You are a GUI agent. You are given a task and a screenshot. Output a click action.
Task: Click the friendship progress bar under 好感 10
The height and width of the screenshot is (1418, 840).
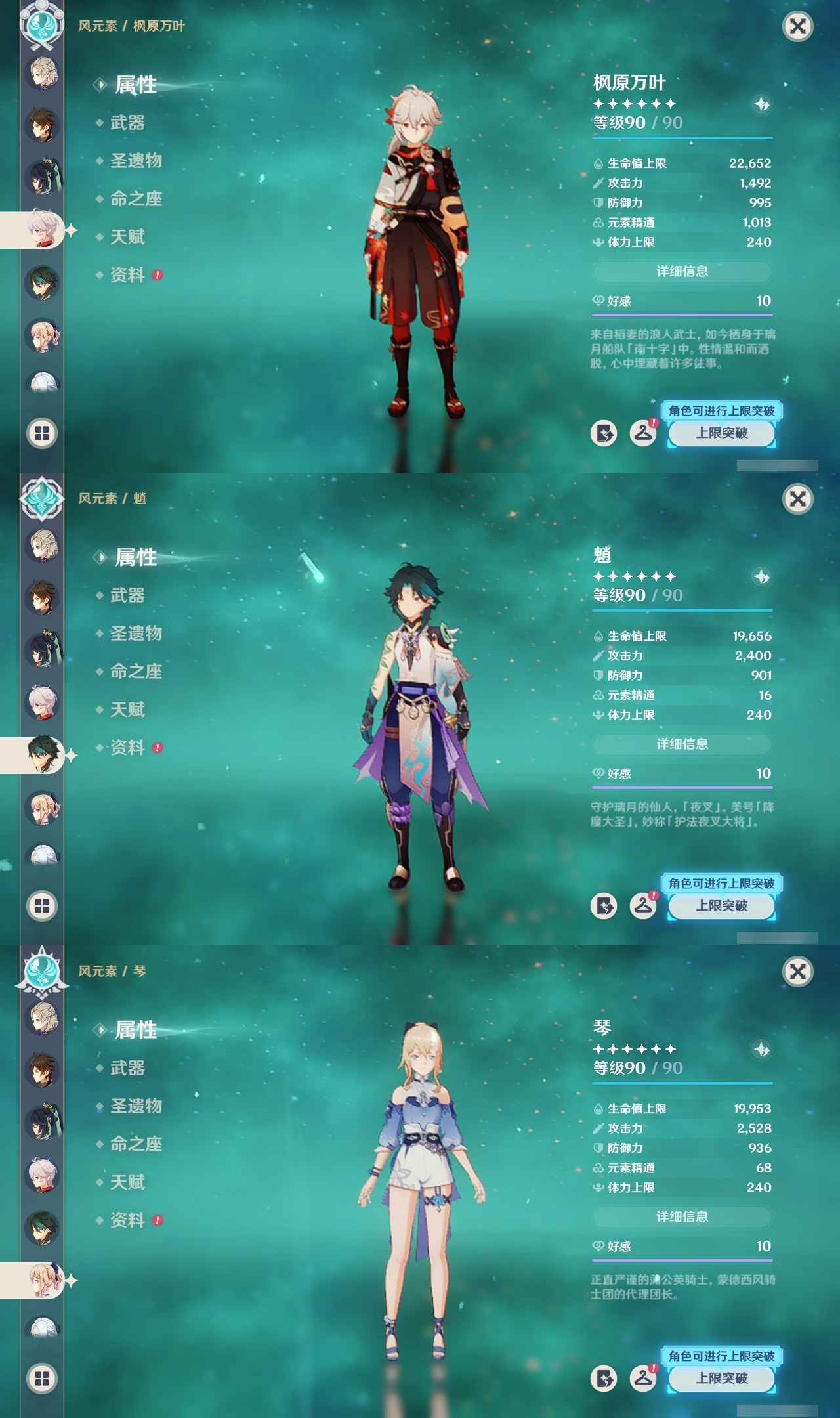682,314
